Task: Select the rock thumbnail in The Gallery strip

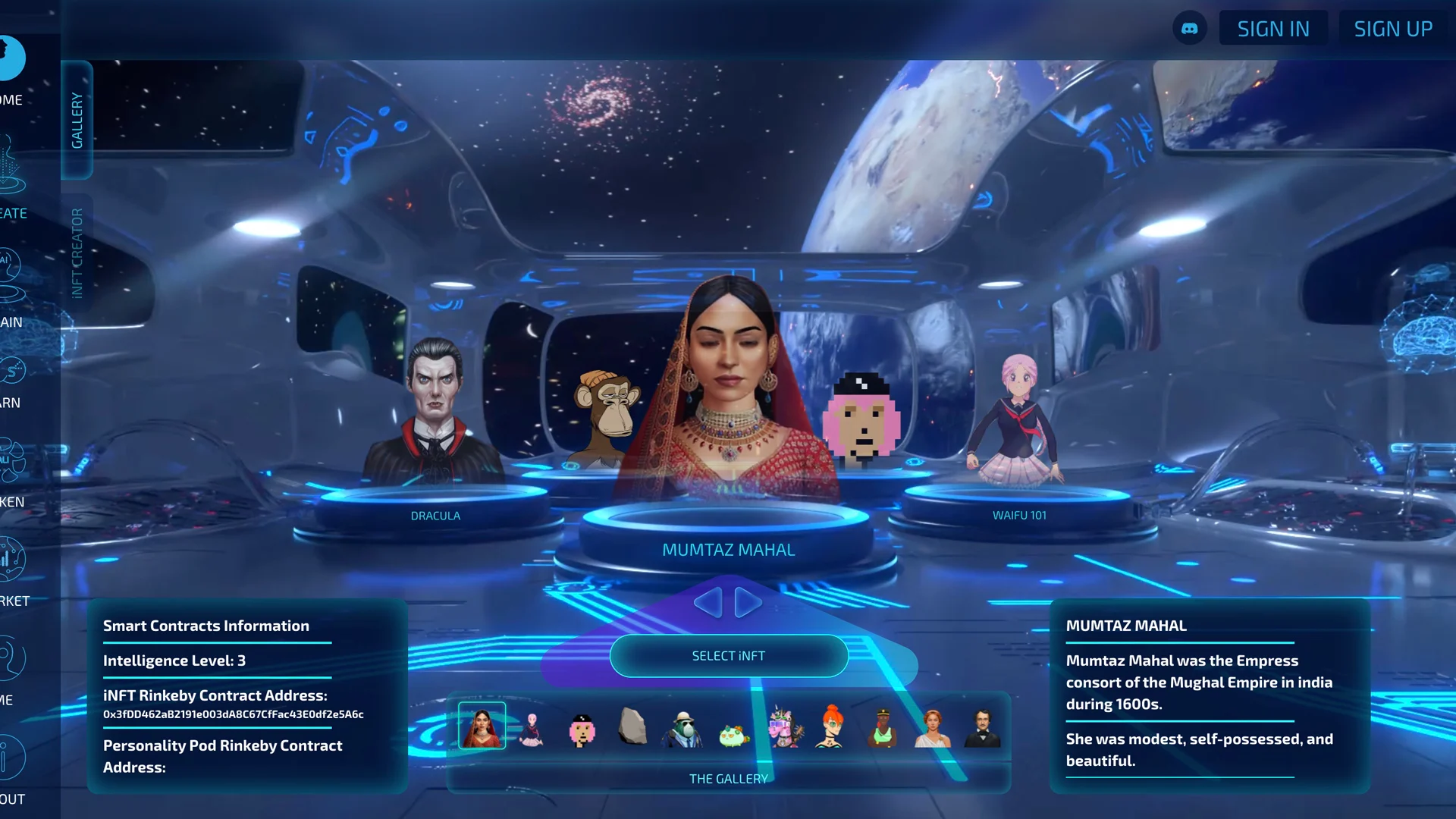Action: click(632, 725)
